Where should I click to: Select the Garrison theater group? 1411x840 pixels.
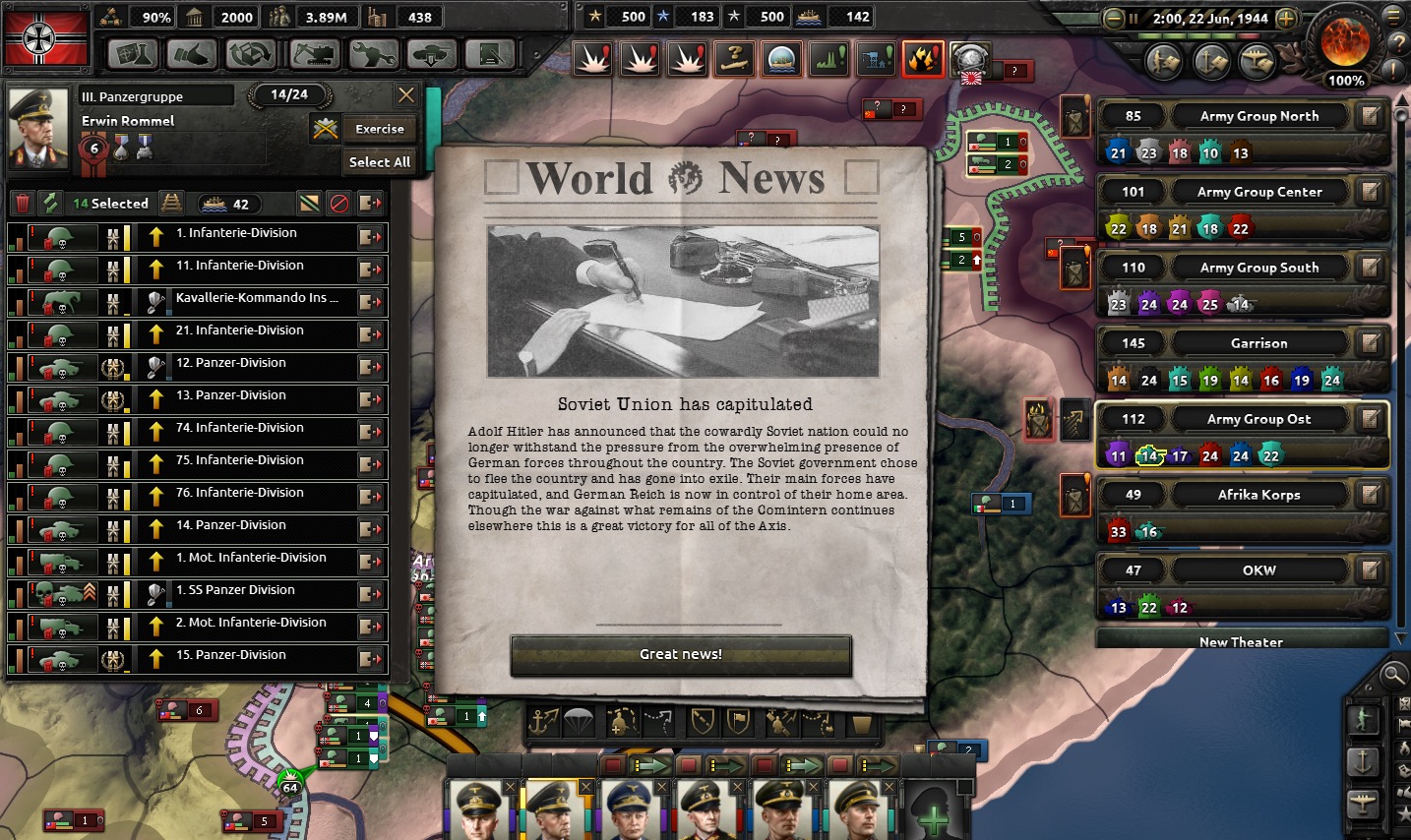coord(1258,343)
